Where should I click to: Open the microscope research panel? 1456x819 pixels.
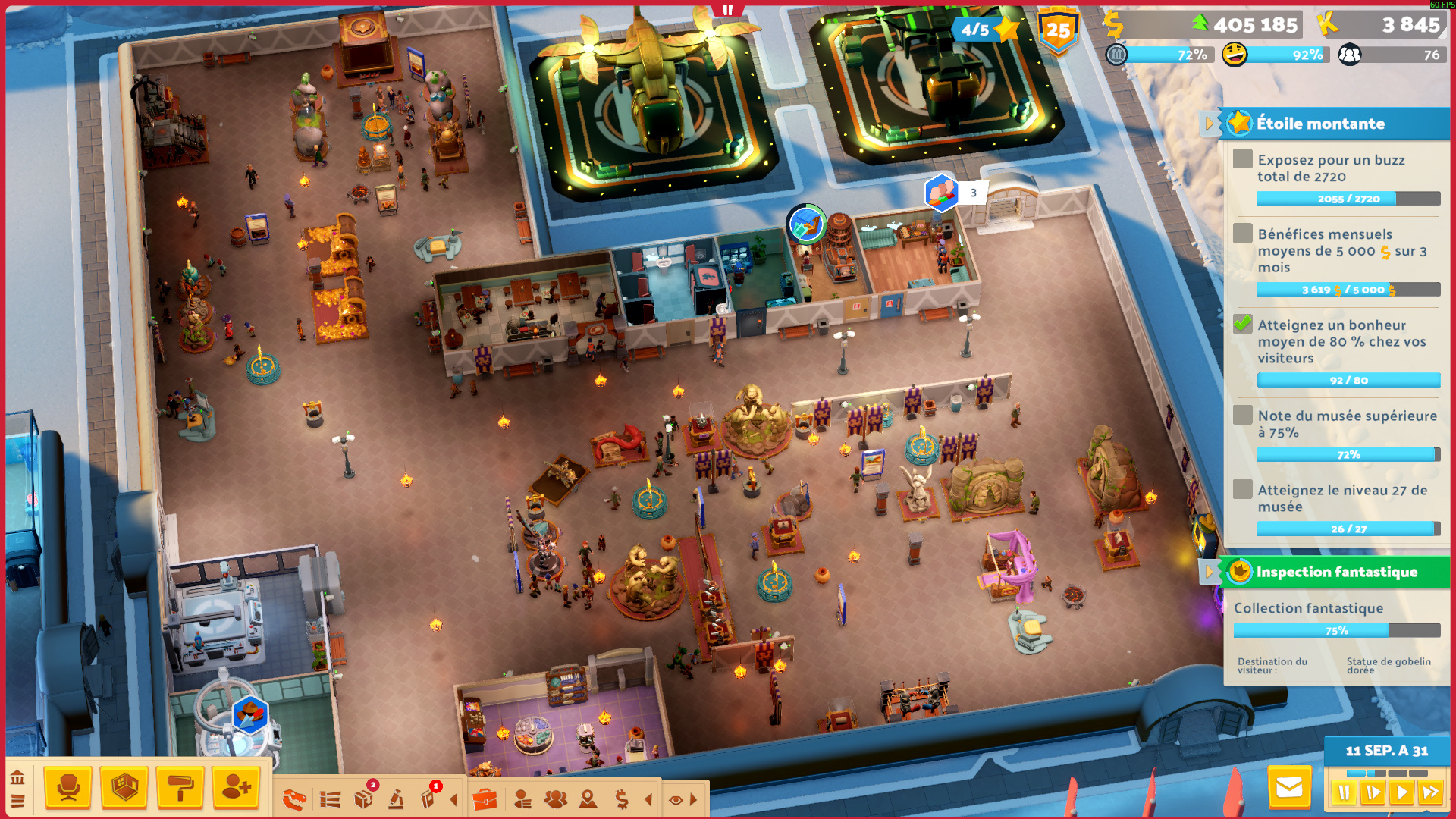[396, 799]
